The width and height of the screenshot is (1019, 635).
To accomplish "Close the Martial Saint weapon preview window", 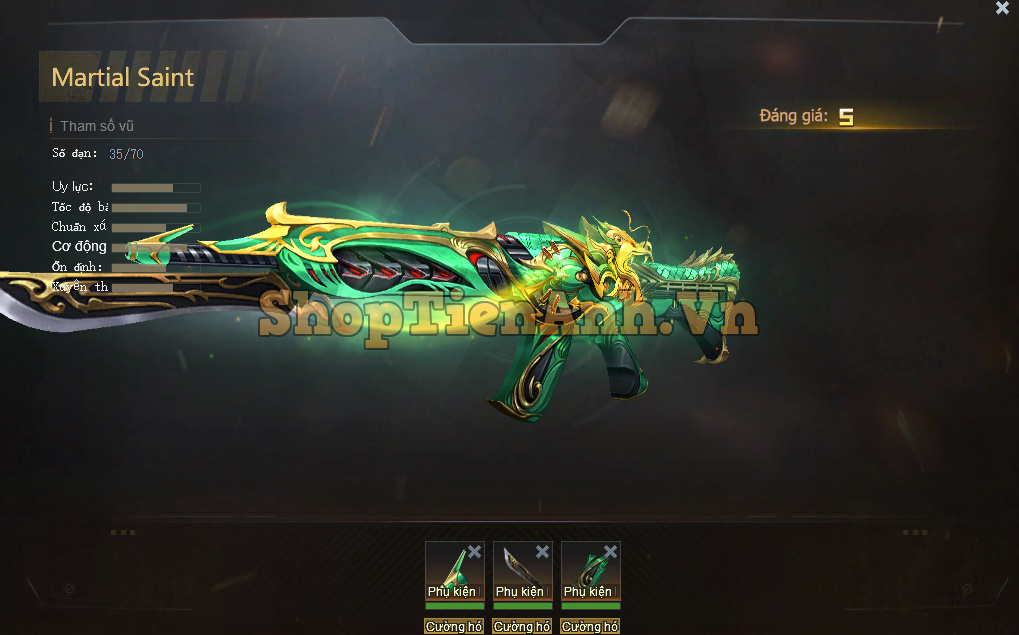I will pos(1002,8).
